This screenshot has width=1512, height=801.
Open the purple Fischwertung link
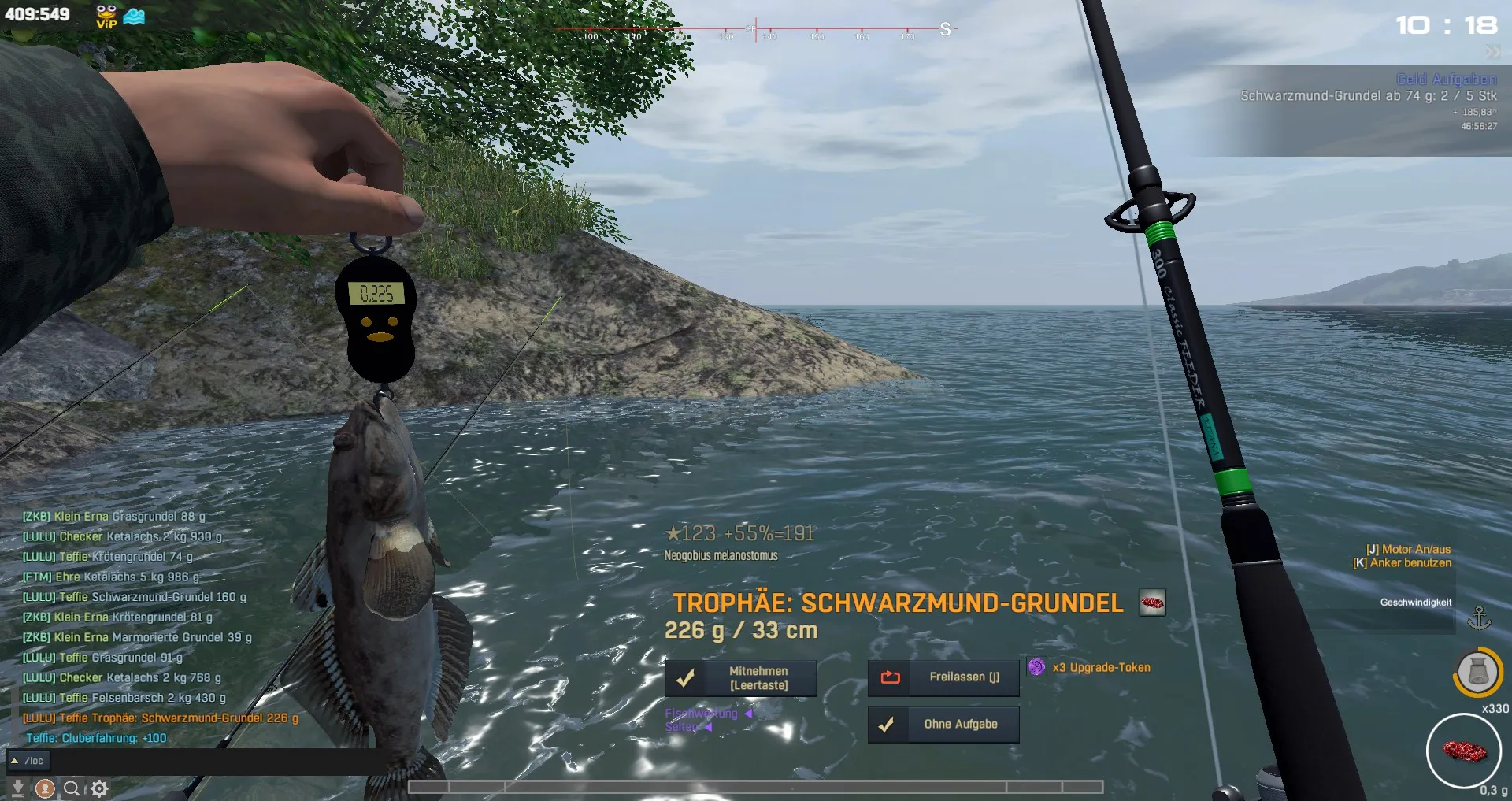tap(702, 714)
